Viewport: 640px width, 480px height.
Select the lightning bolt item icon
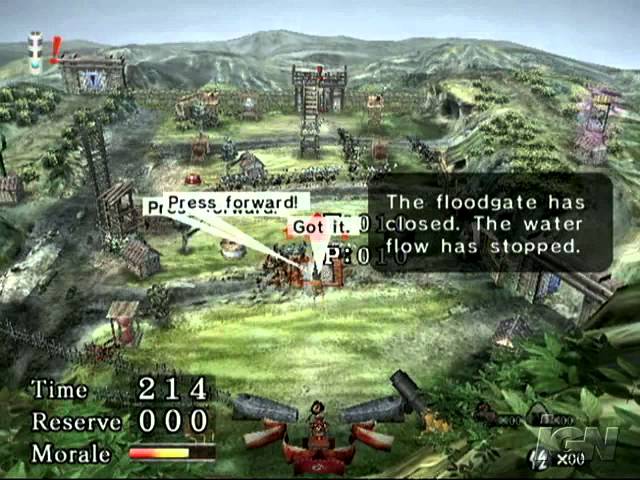point(536,459)
